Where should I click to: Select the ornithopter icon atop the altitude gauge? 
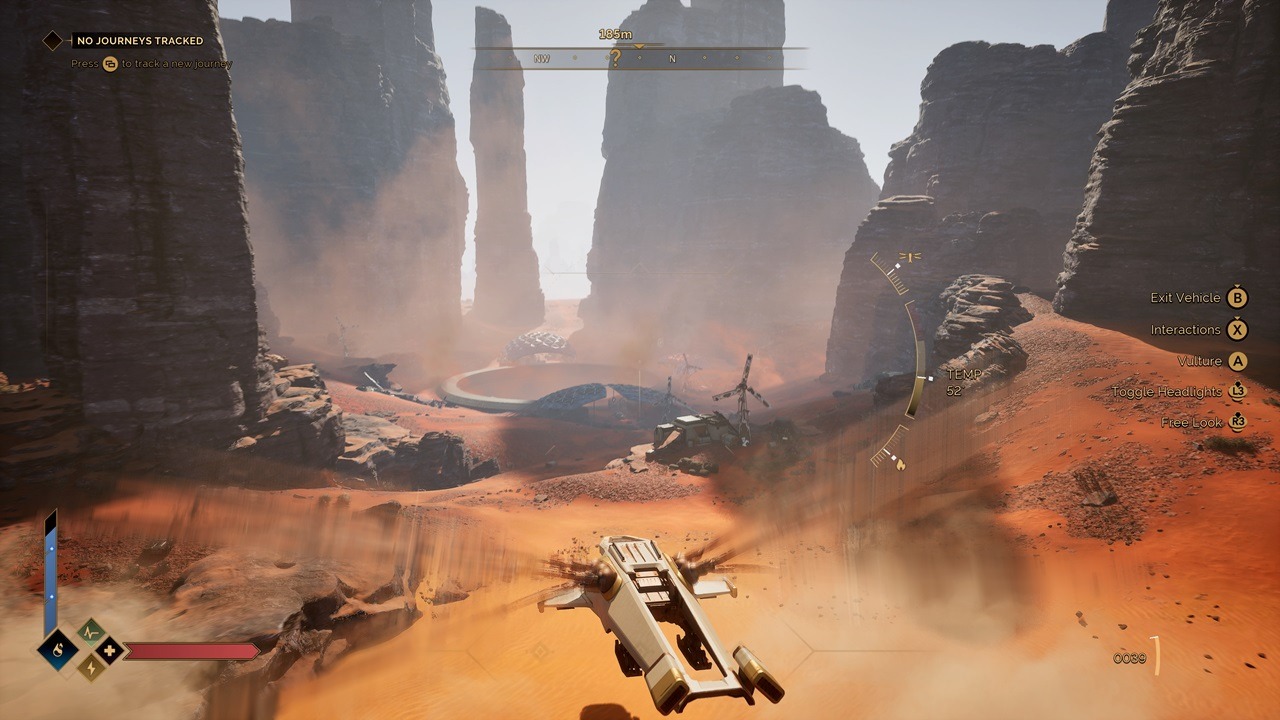[x=908, y=255]
